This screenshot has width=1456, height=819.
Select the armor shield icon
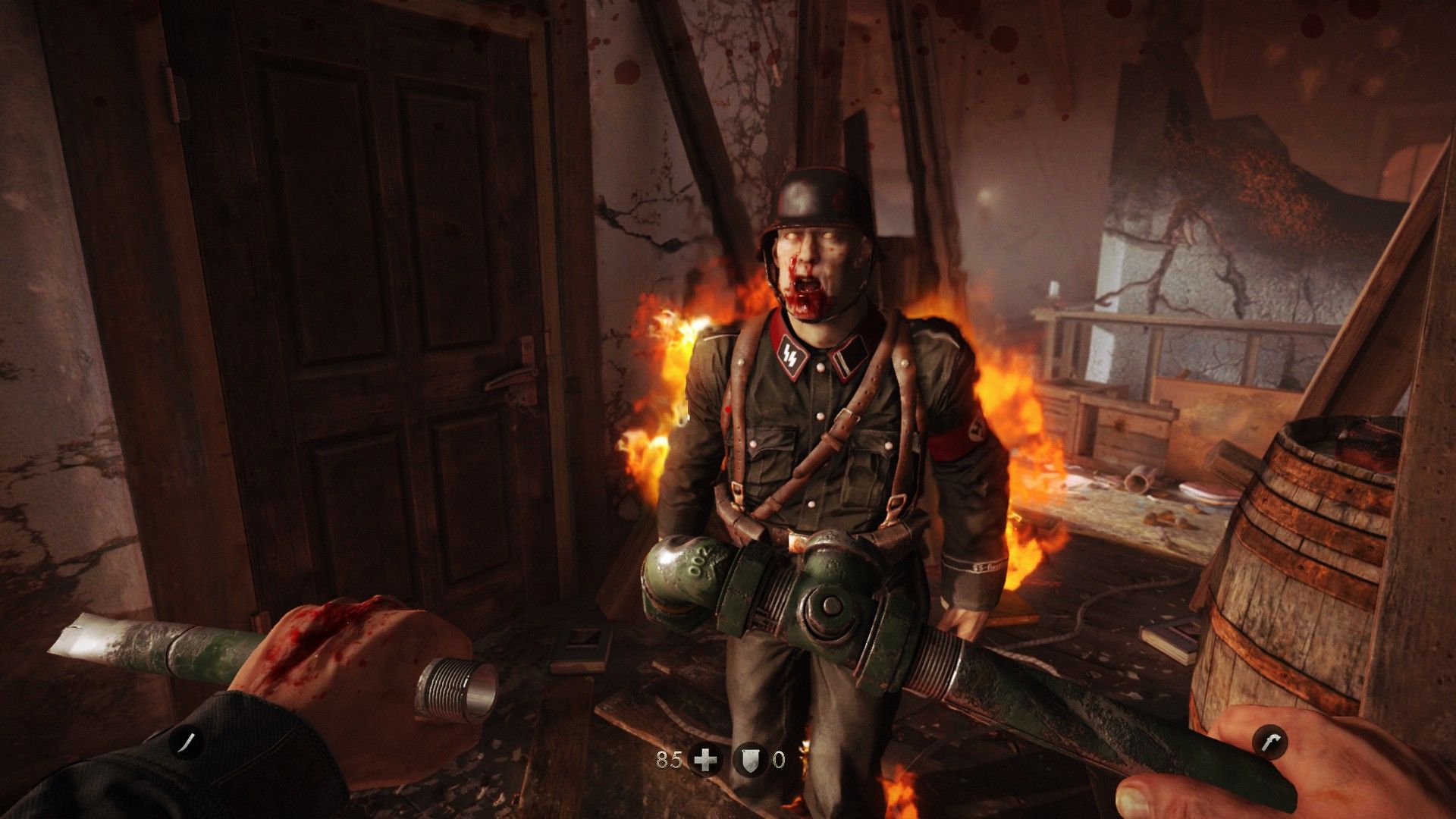(x=749, y=759)
